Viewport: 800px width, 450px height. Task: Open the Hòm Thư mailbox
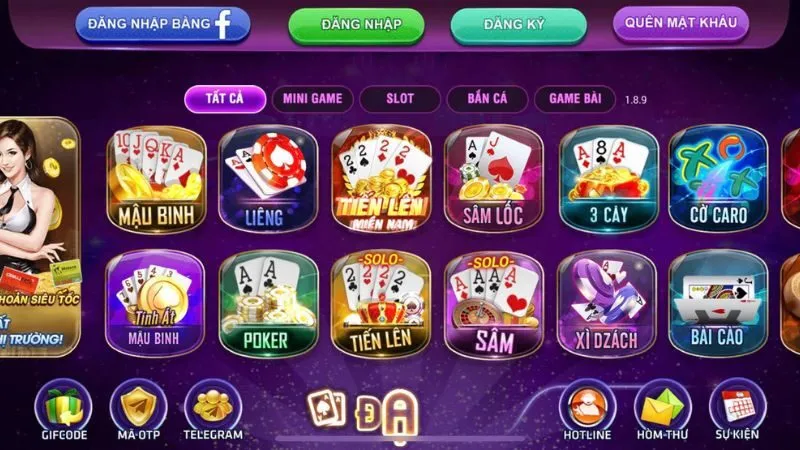coord(662,410)
